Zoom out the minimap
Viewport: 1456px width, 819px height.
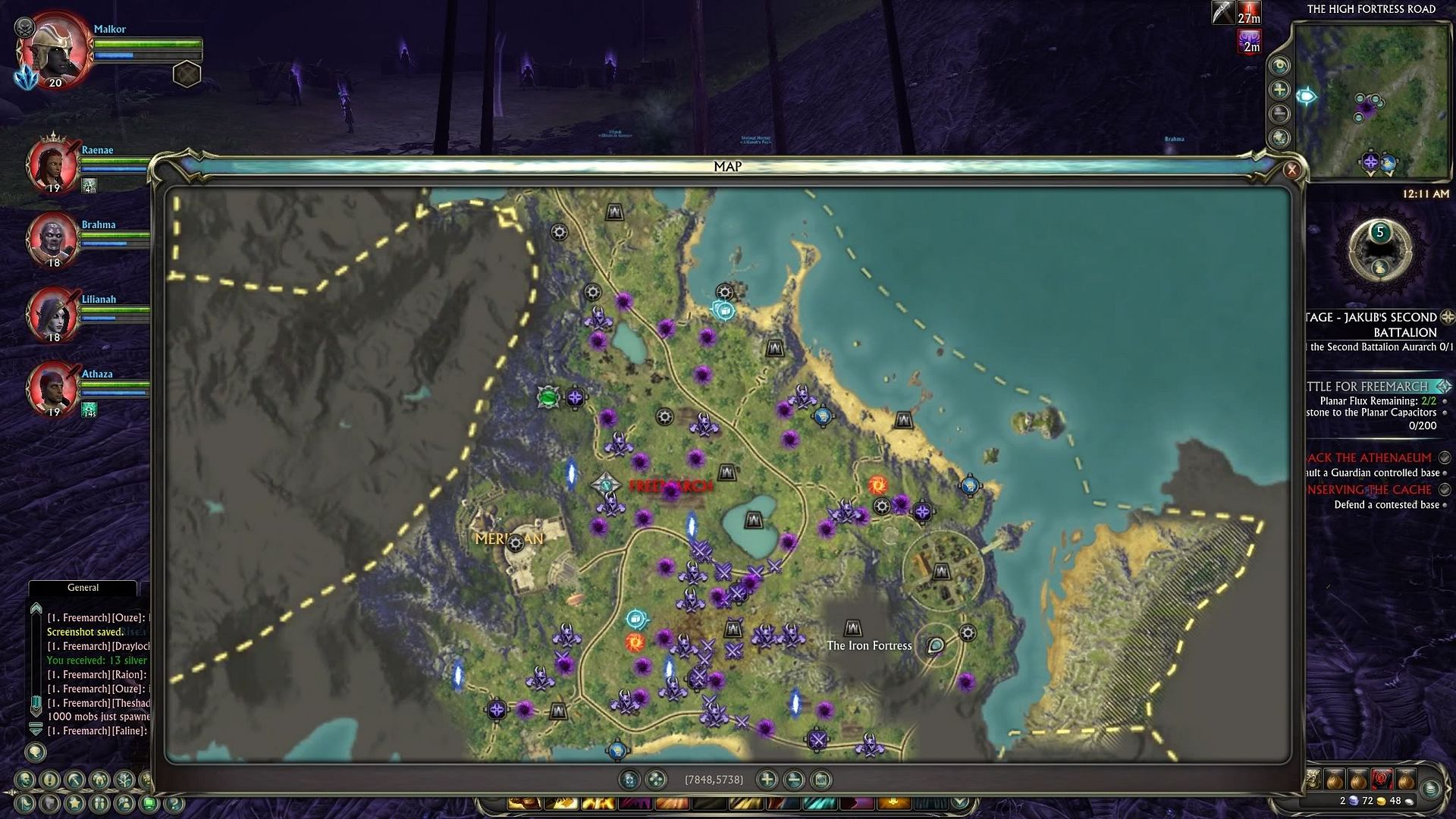1280,114
